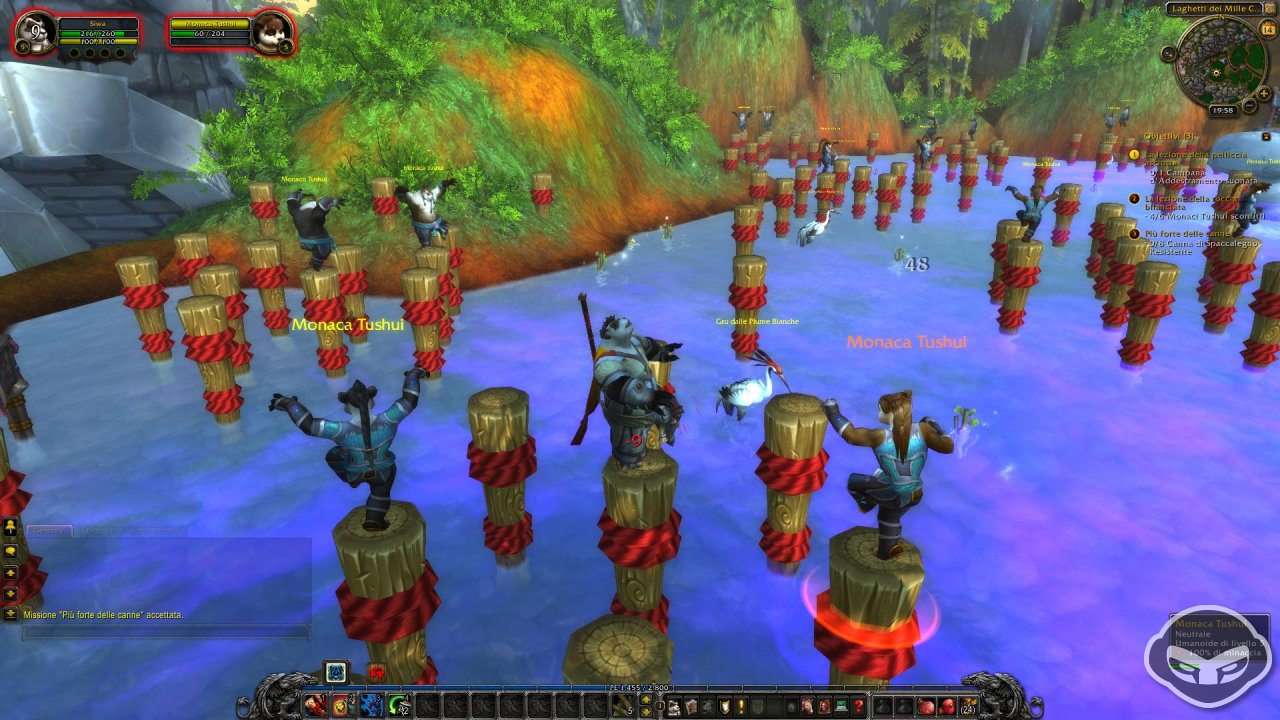This screenshot has width=1280, height=720.
Task: Click Siwa's player portrait
Action: click(x=36, y=31)
